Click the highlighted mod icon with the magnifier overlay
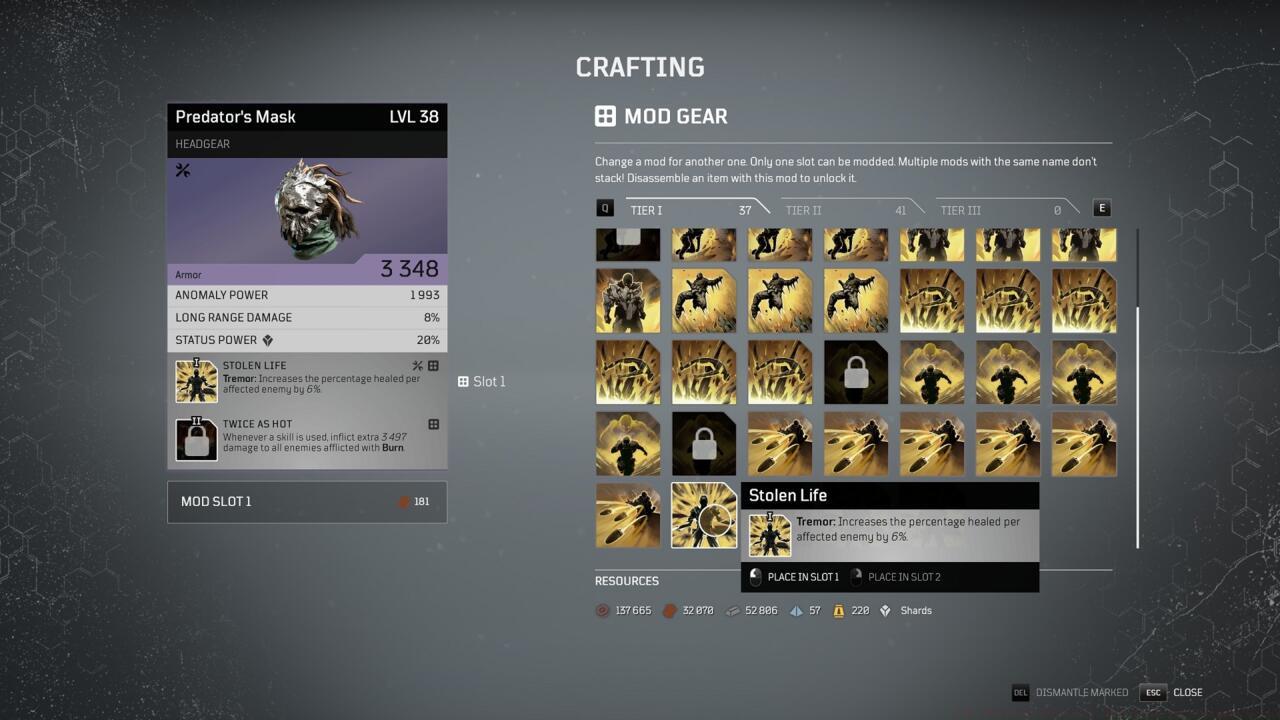This screenshot has width=1280, height=720. click(x=703, y=515)
